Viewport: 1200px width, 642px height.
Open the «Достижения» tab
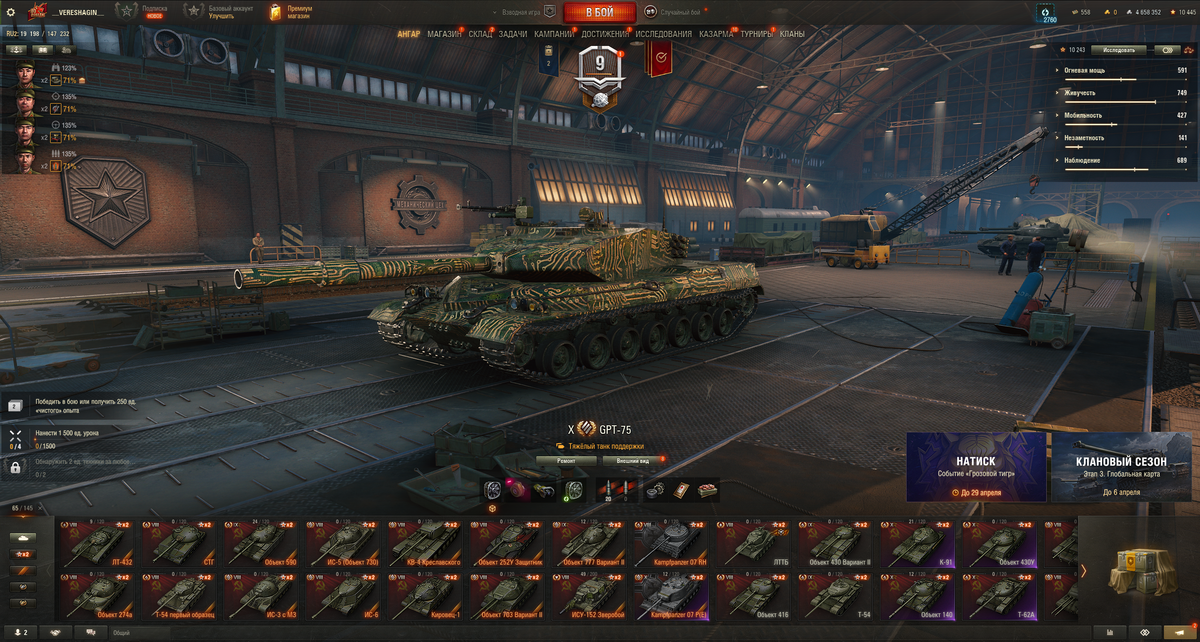coord(605,34)
